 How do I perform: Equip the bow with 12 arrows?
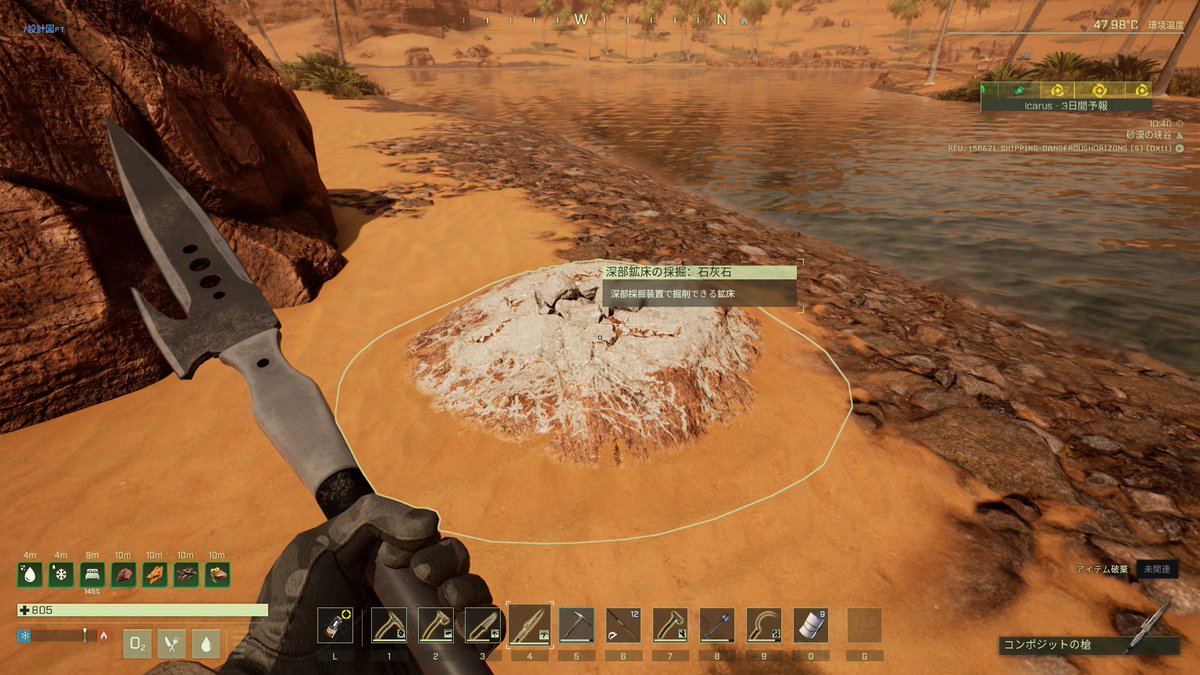tap(623, 625)
